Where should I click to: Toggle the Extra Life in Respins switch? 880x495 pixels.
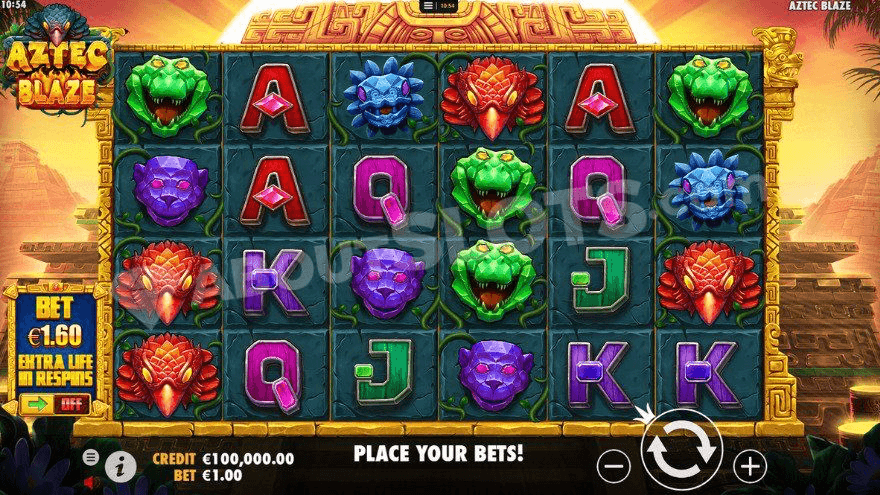pos(54,405)
